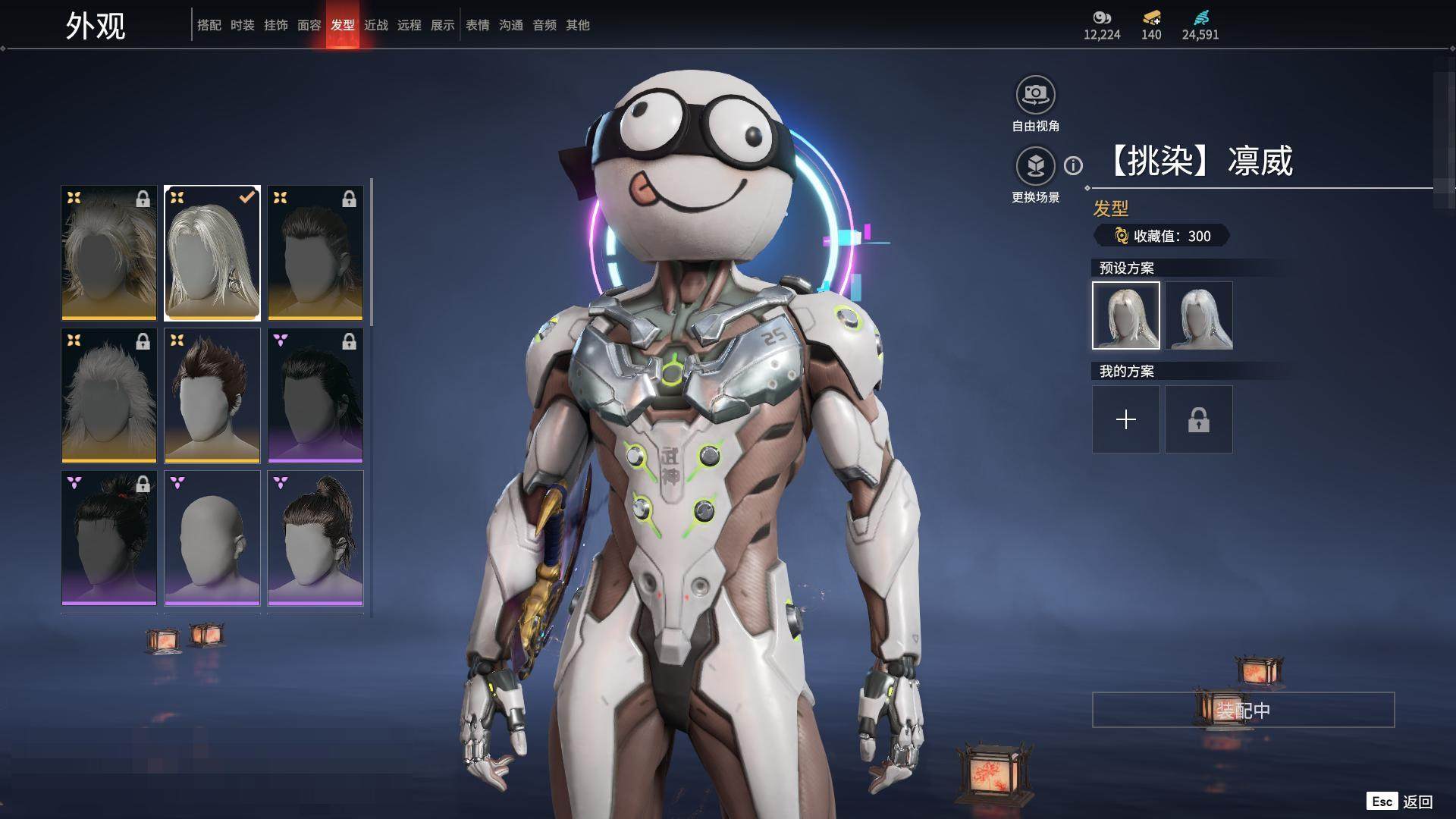Screen dimensions: 1456x819
Task: Select the 挂饰 accessories tab
Action: click(x=276, y=25)
